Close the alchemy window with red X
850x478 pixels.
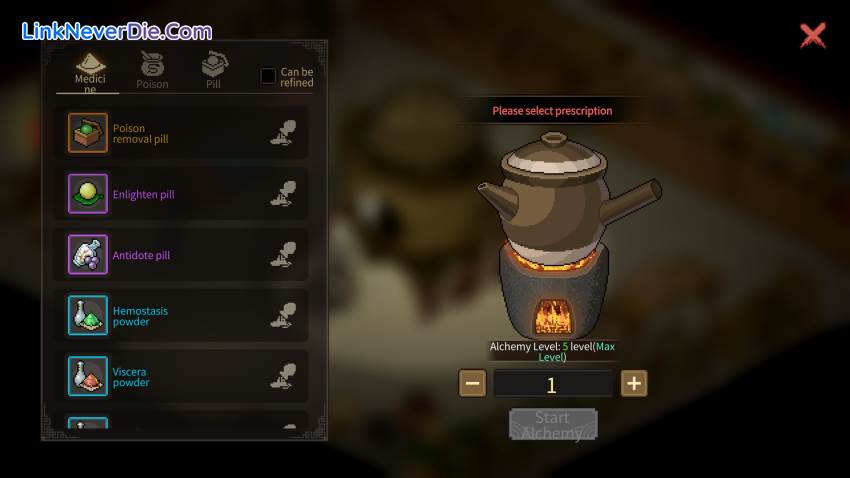click(x=813, y=36)
